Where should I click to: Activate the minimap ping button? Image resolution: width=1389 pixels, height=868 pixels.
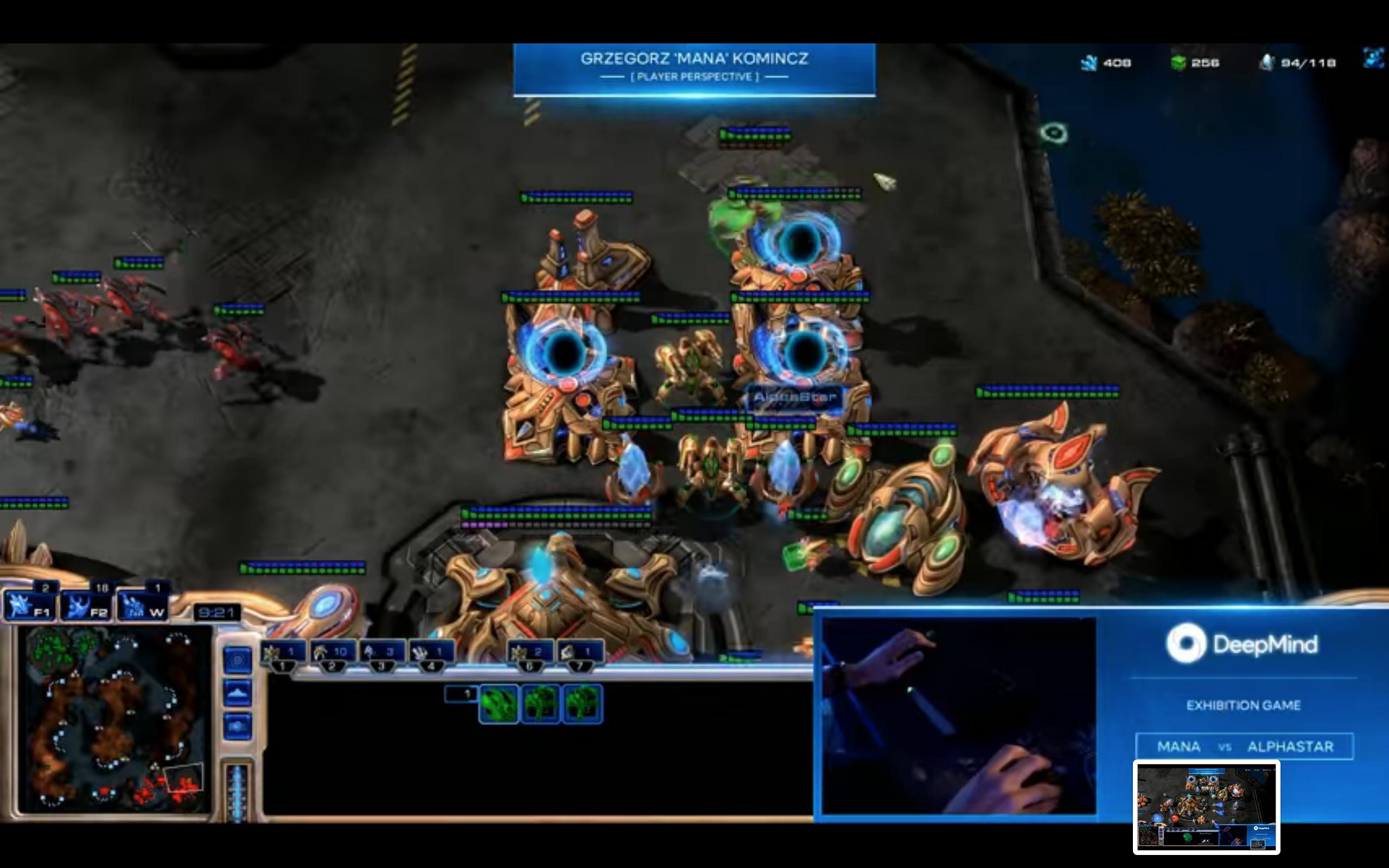[x=237, y=661]
